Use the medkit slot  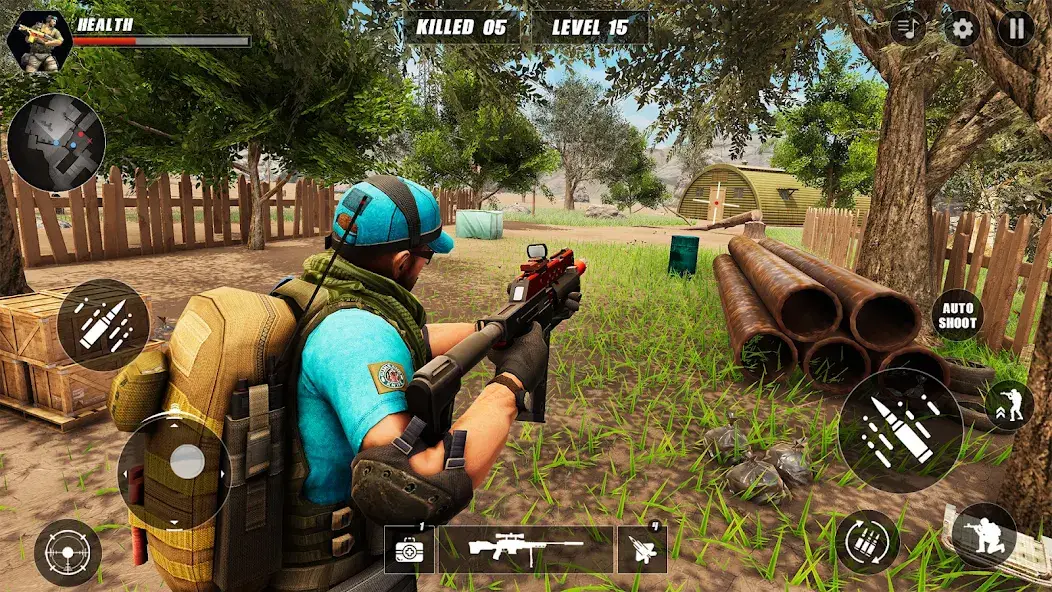point(409,549)
